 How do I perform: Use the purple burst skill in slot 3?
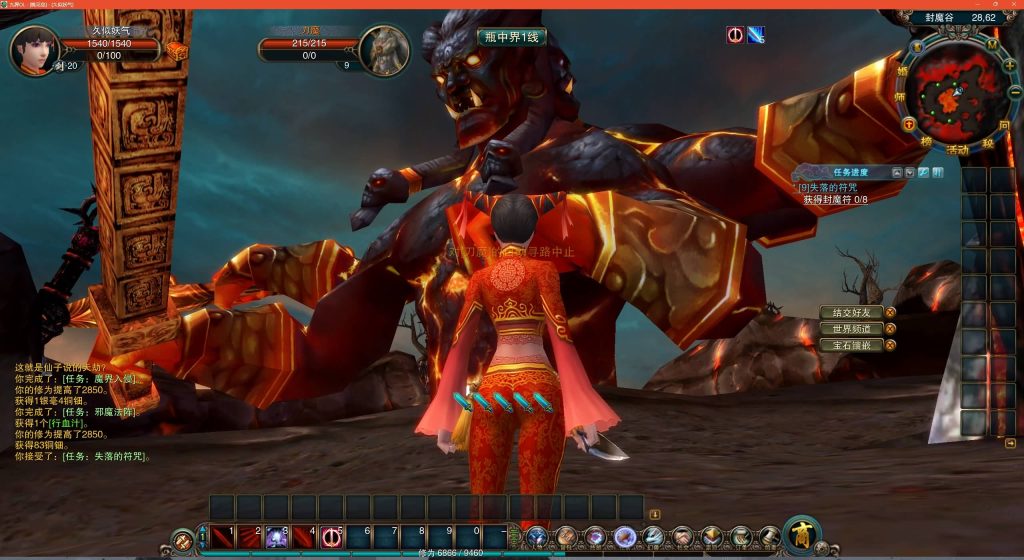click(x=277, y=537)
